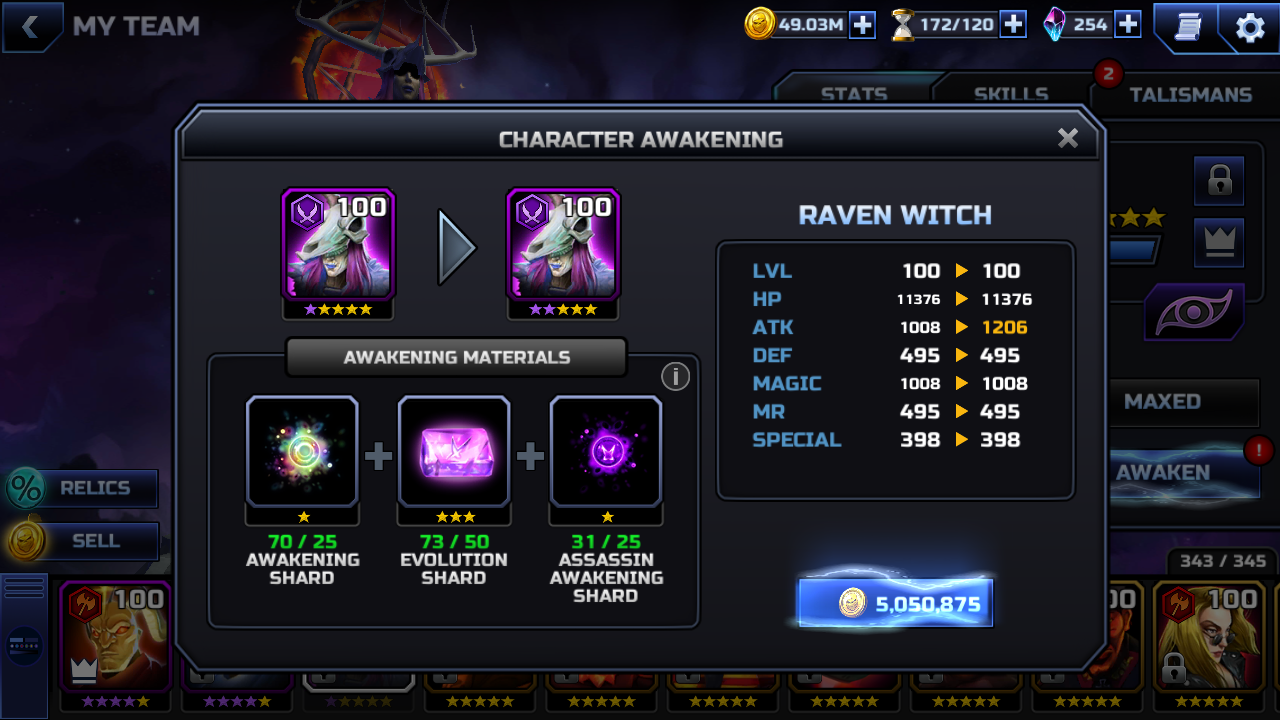
Task: Close the Character Awakening dialog
Action: [1068, 139]
